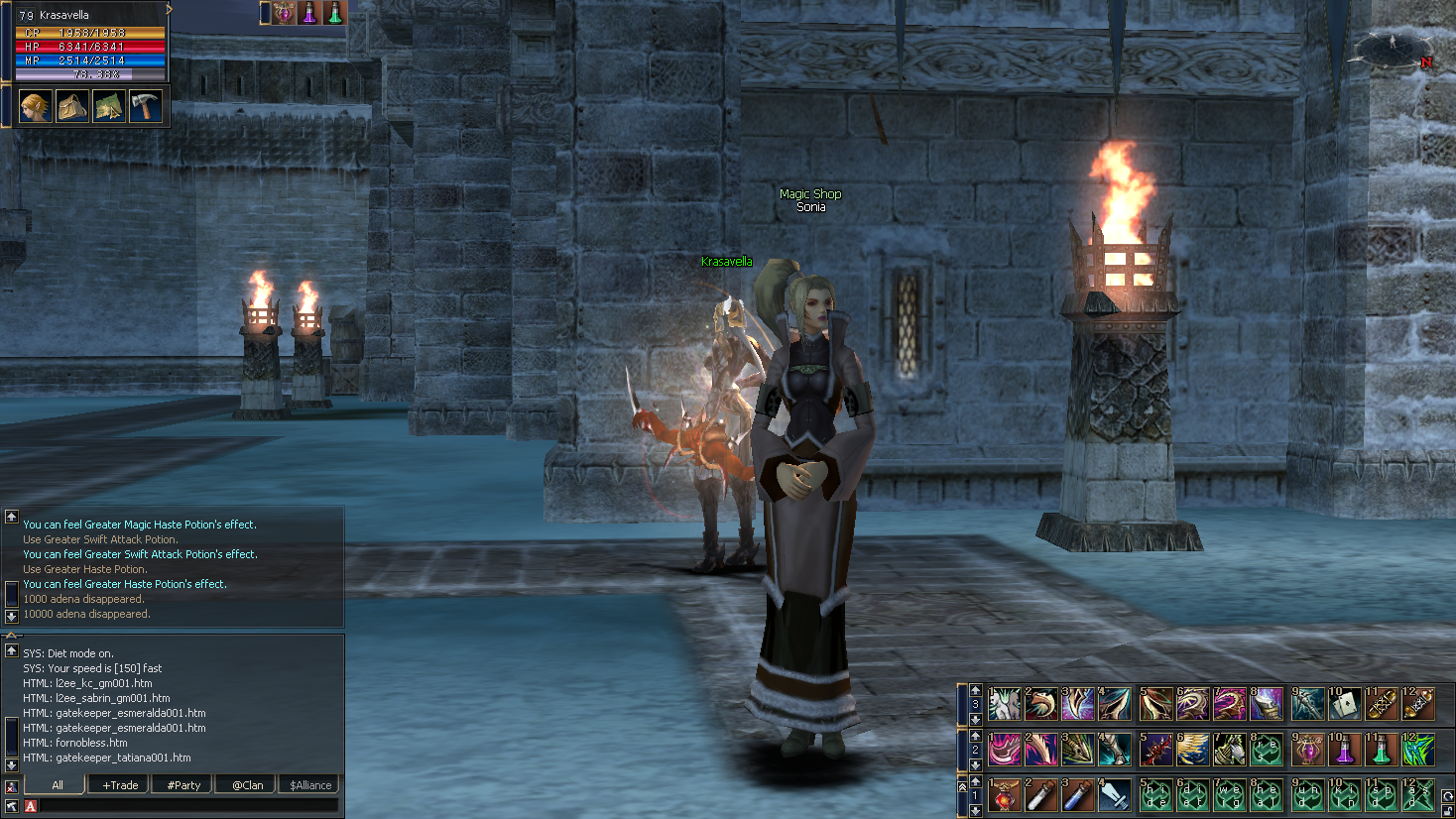The height and width of the screenshot is (819, 1456).
Task: Use the playing cards skill on hotbar
Action: click(1344, 705)
